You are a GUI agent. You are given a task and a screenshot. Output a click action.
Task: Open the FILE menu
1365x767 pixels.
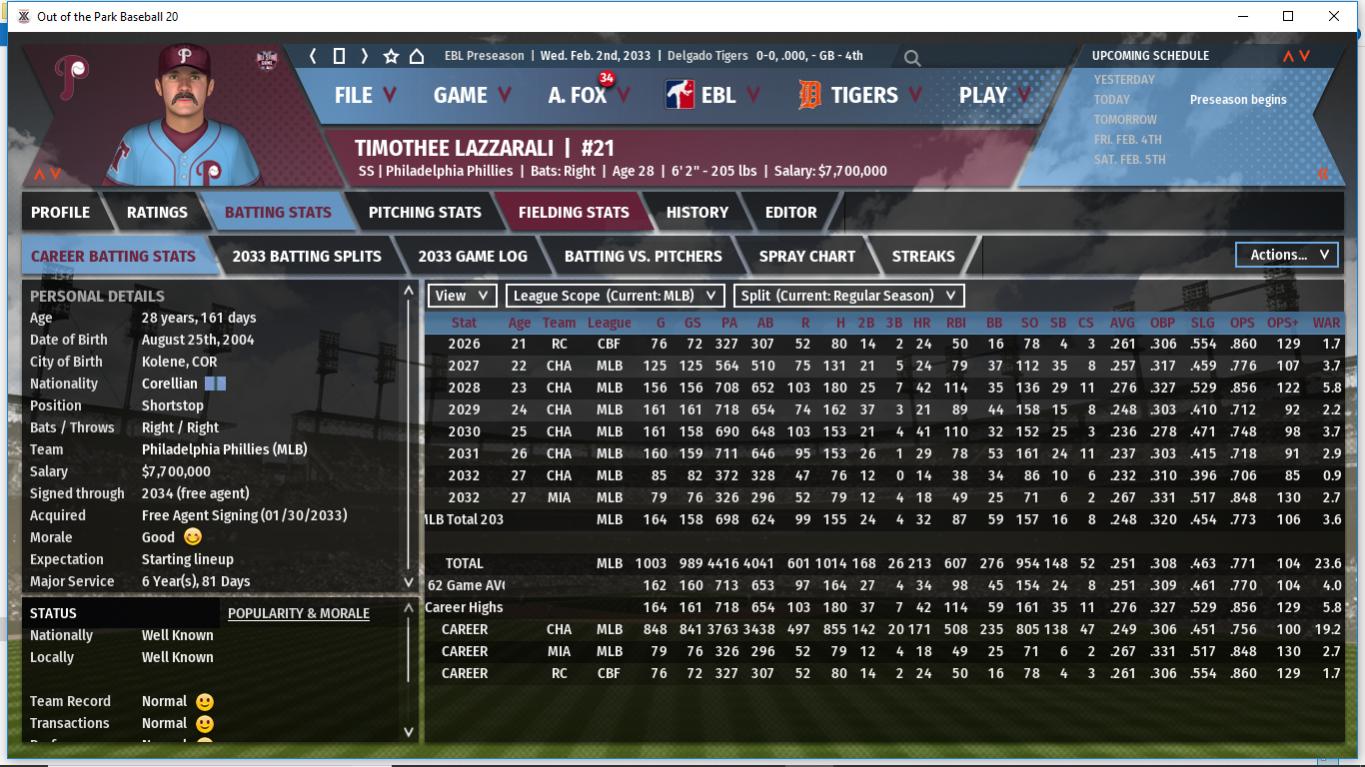(x=364, y=95)
